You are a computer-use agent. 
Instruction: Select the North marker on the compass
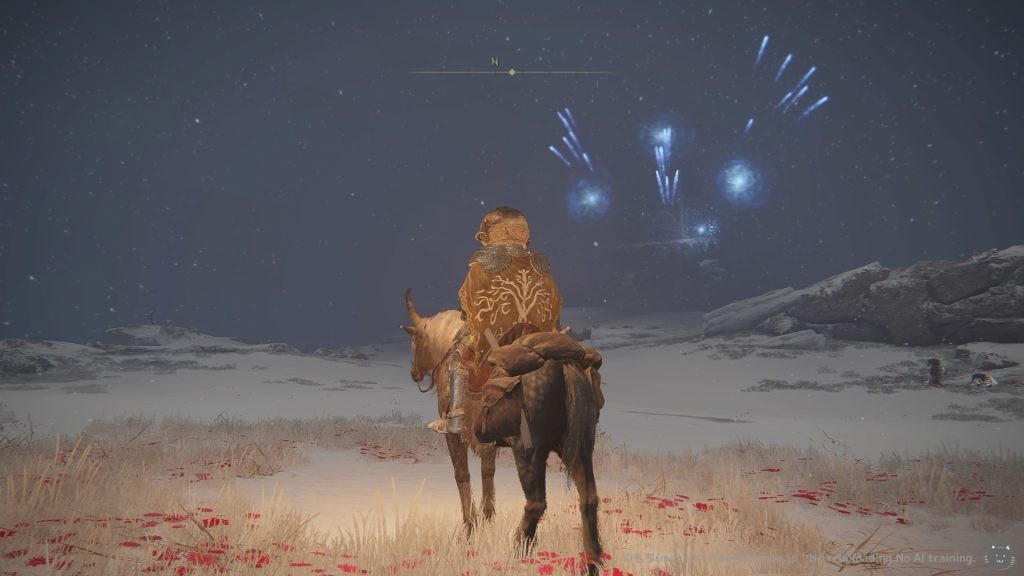tap(494, 62)
